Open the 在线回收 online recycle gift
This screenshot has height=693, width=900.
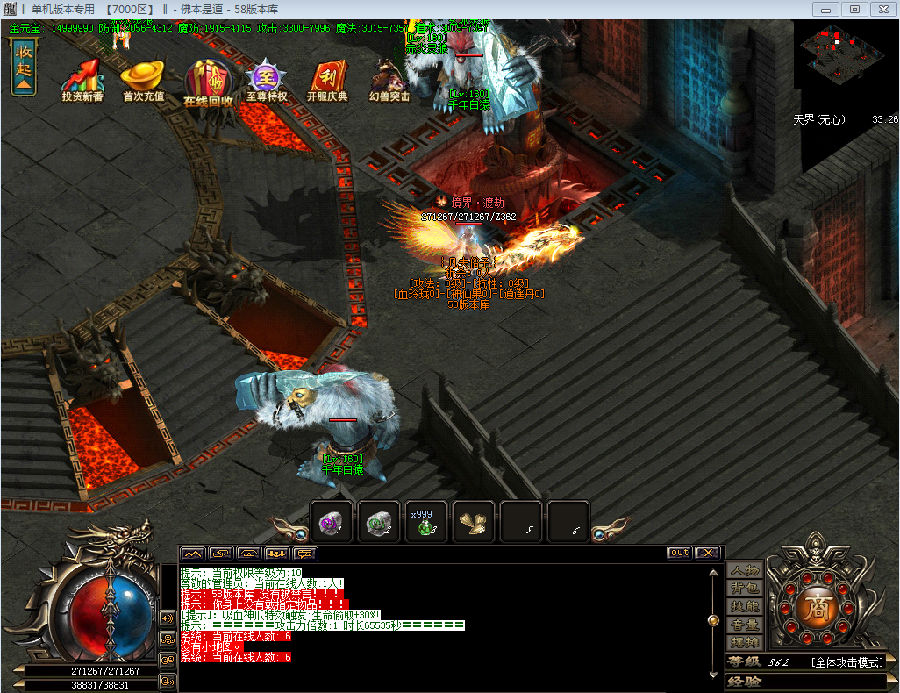(208, 80)
